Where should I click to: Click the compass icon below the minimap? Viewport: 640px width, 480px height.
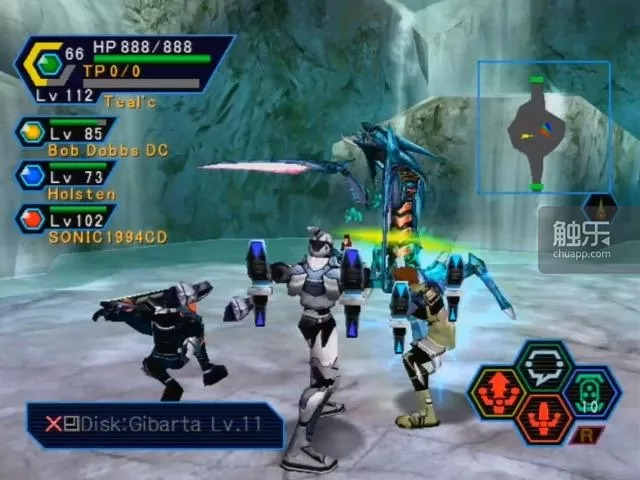[x=600, y=208]
